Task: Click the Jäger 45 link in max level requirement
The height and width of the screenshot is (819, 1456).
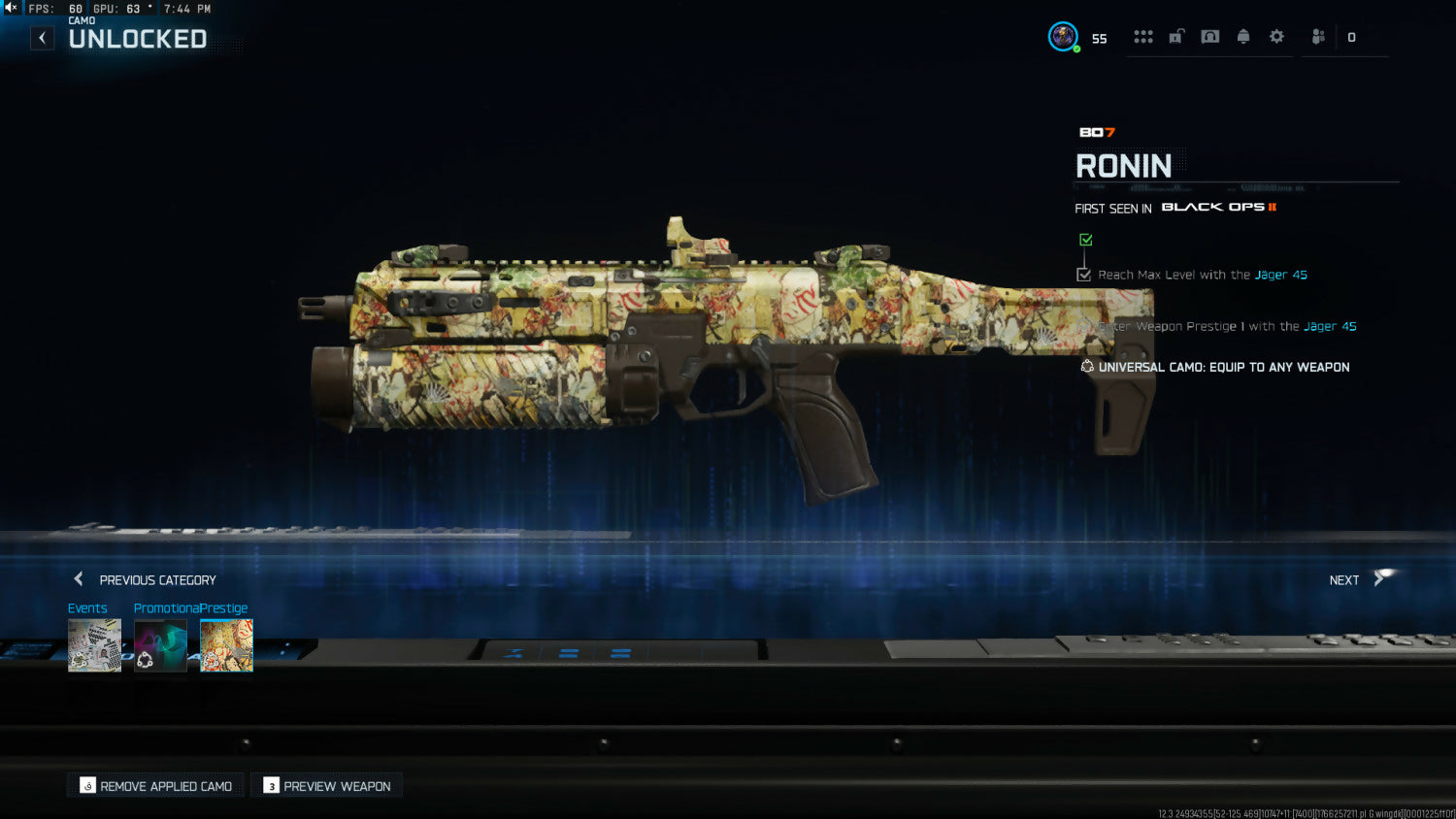Action: pyautogui.click(x=1280, y=275)
